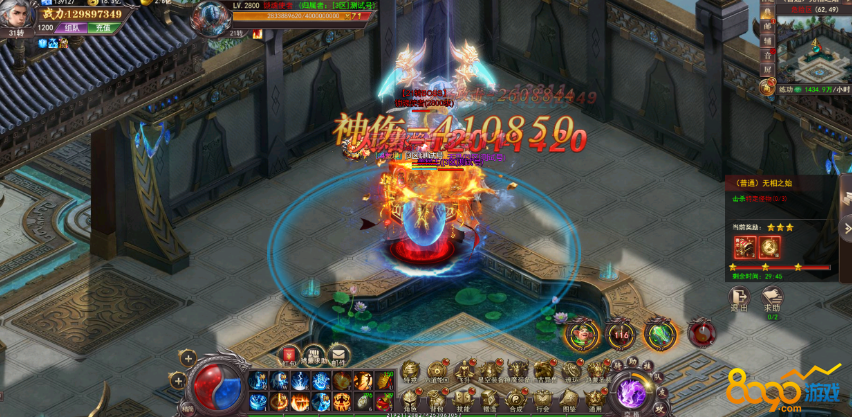Open the 图鉴 codex menu
The image size is (852, 417).
click(567, 398)
